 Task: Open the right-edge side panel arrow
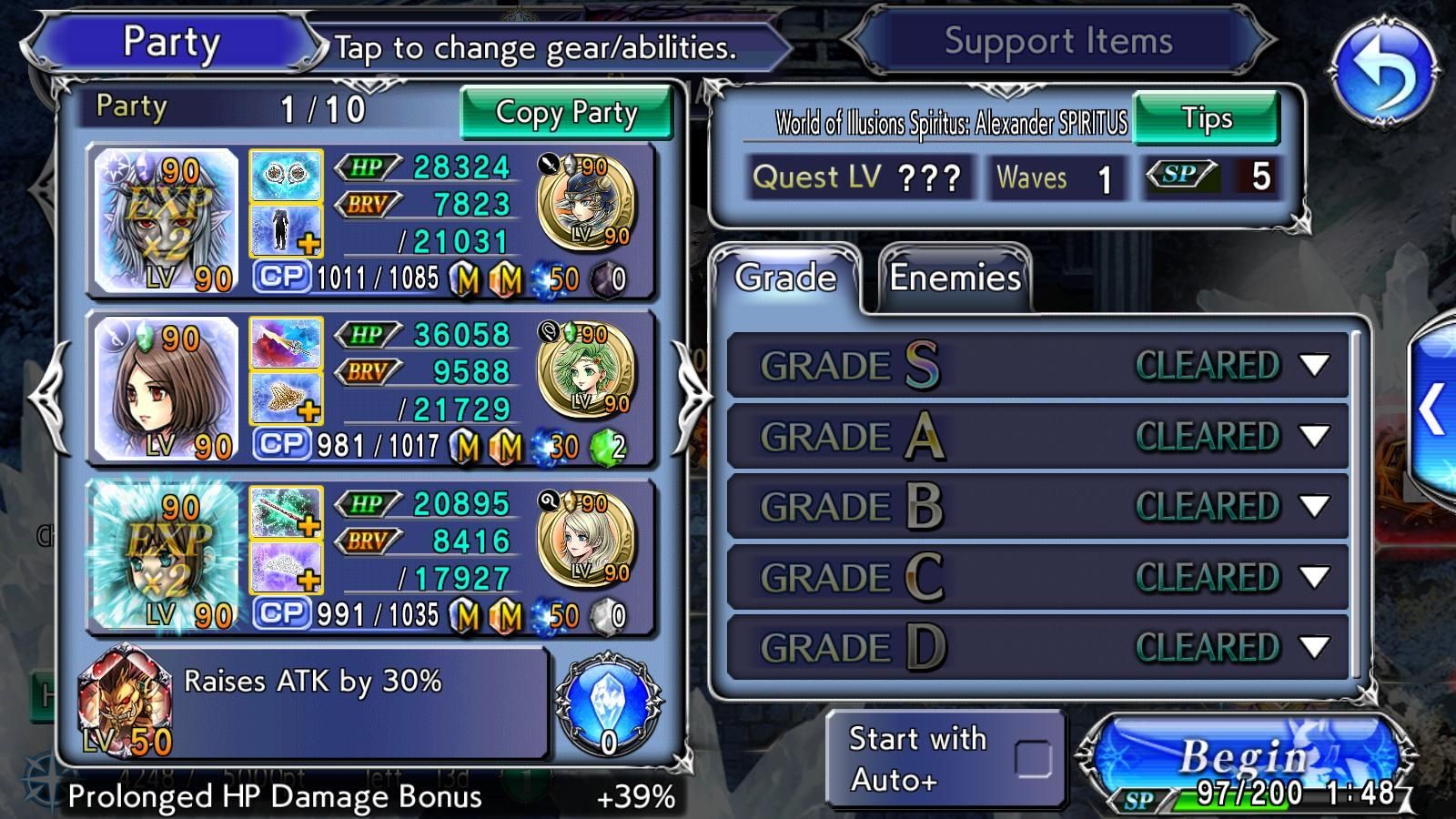tap(1433, 409)
